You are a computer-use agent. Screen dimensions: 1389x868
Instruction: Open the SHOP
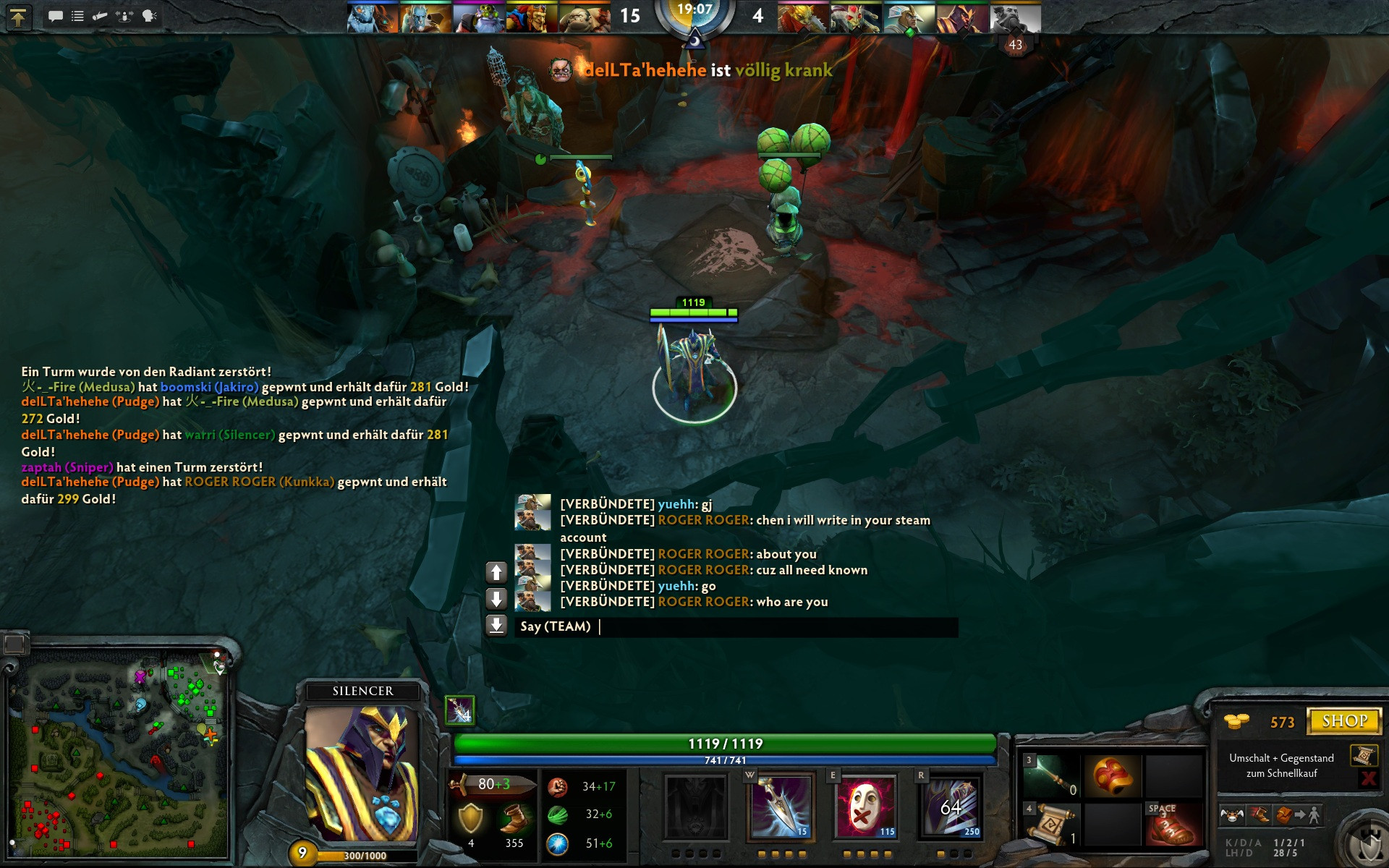pyautogui.click(x=1345, y=721)
